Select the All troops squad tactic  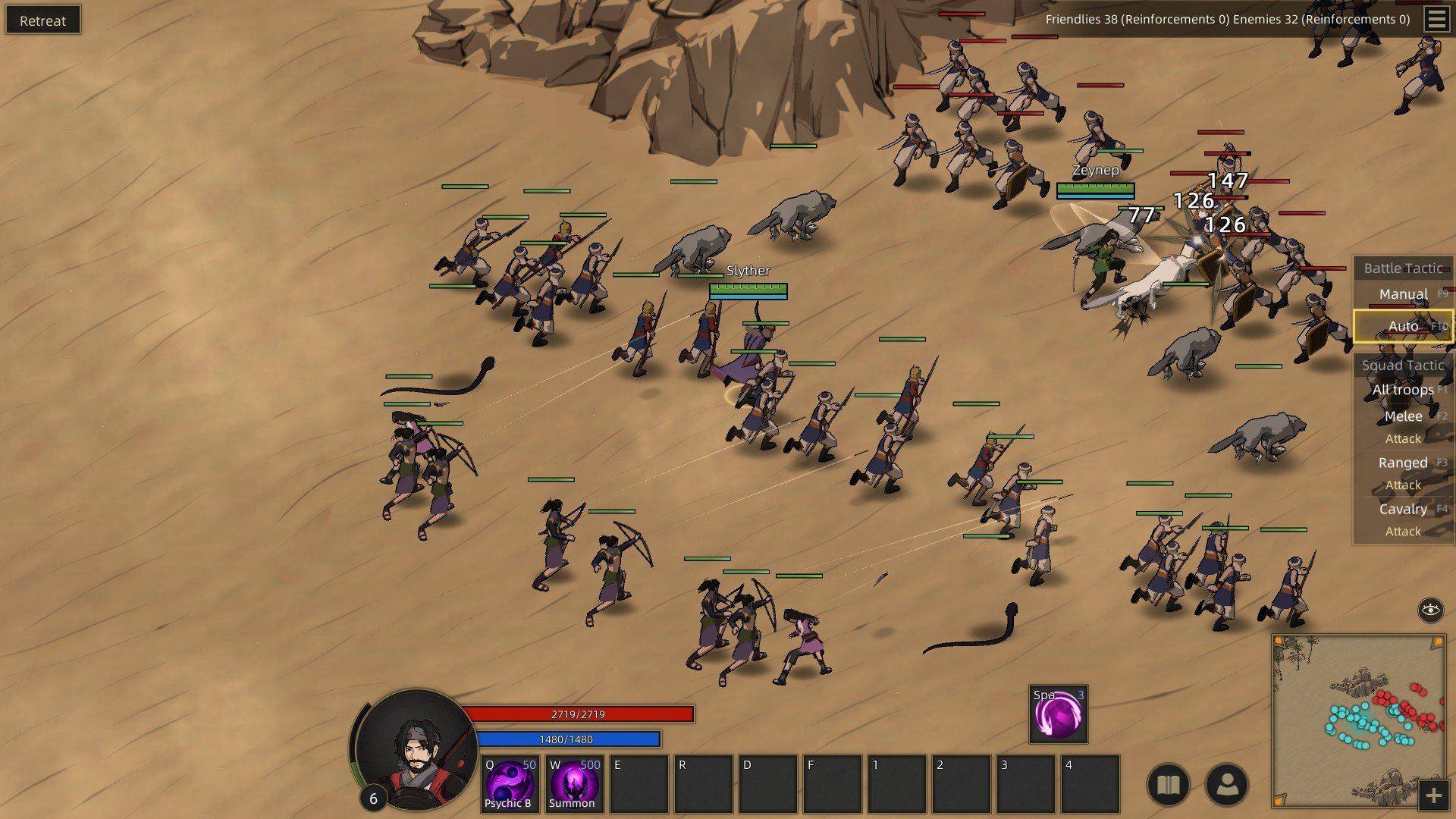pyautogui.click(x=1404, y=389)
